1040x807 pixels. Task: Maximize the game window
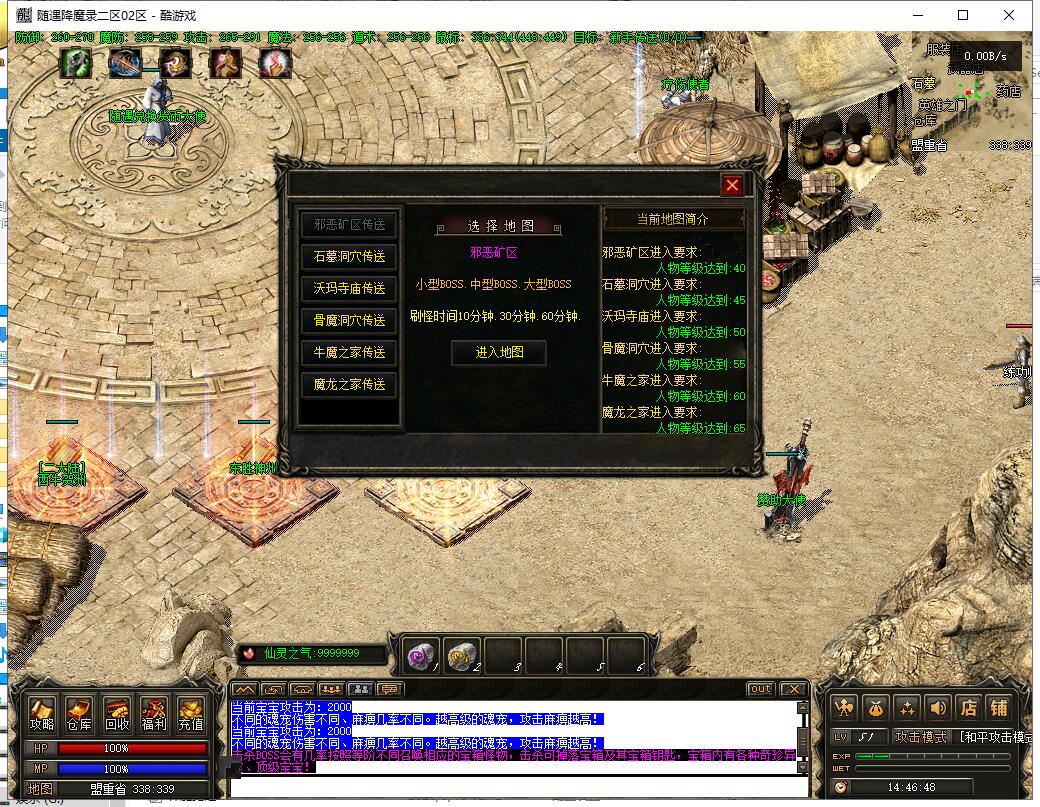tap(963, 15)
